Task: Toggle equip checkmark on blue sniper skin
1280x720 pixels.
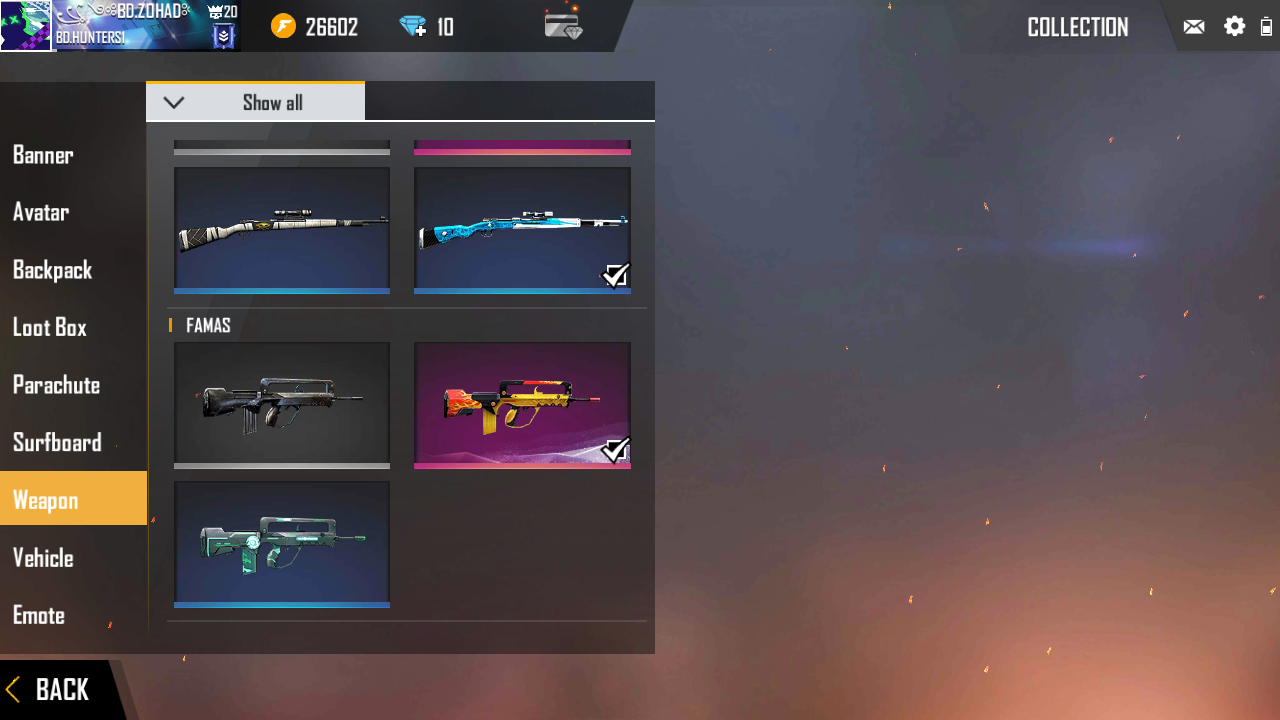Action: click(x=616, y=274)
